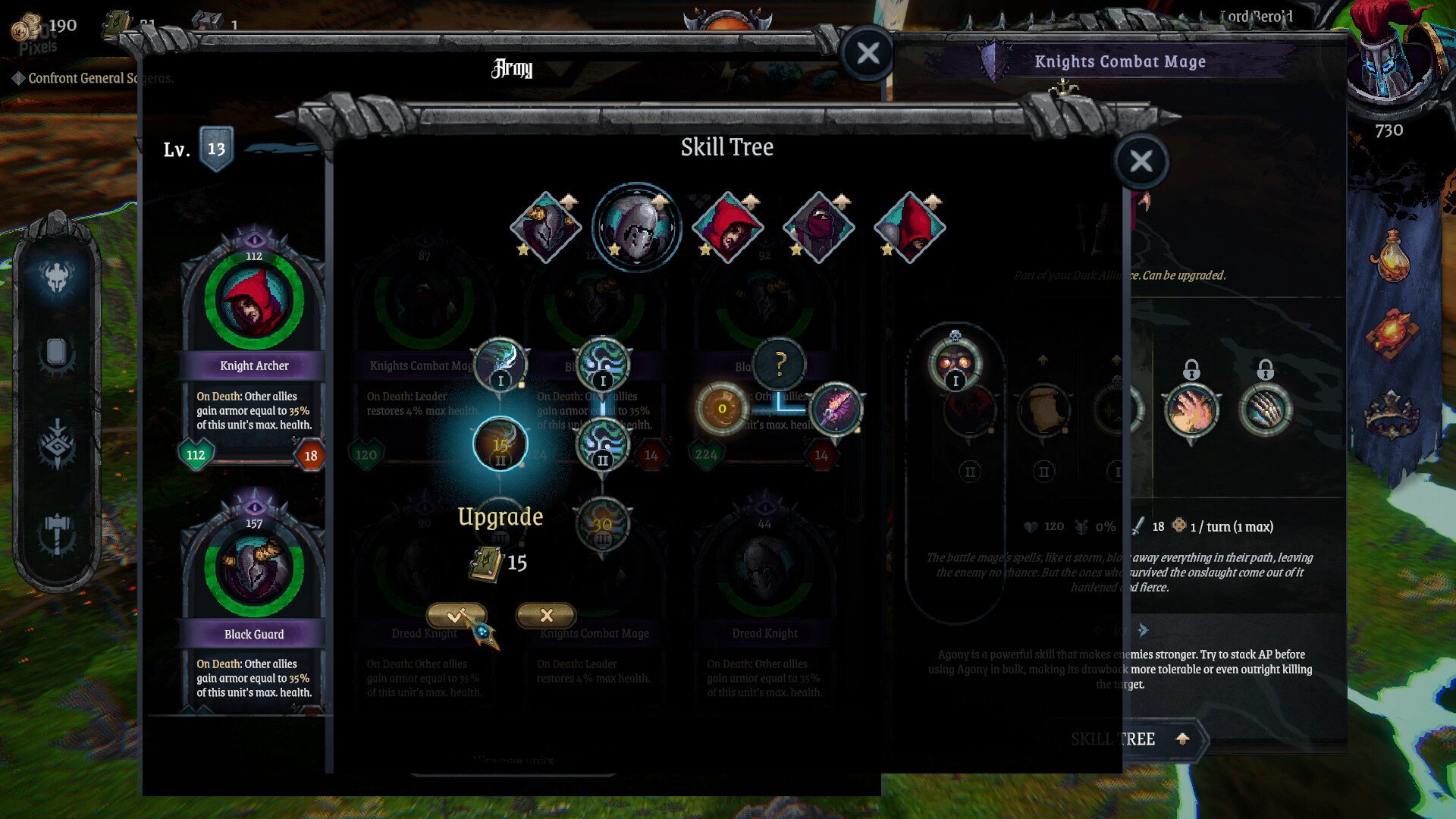Open the unknown skill marked with question mark
The width and height of the screenshot is (1456, 819).
780,365
